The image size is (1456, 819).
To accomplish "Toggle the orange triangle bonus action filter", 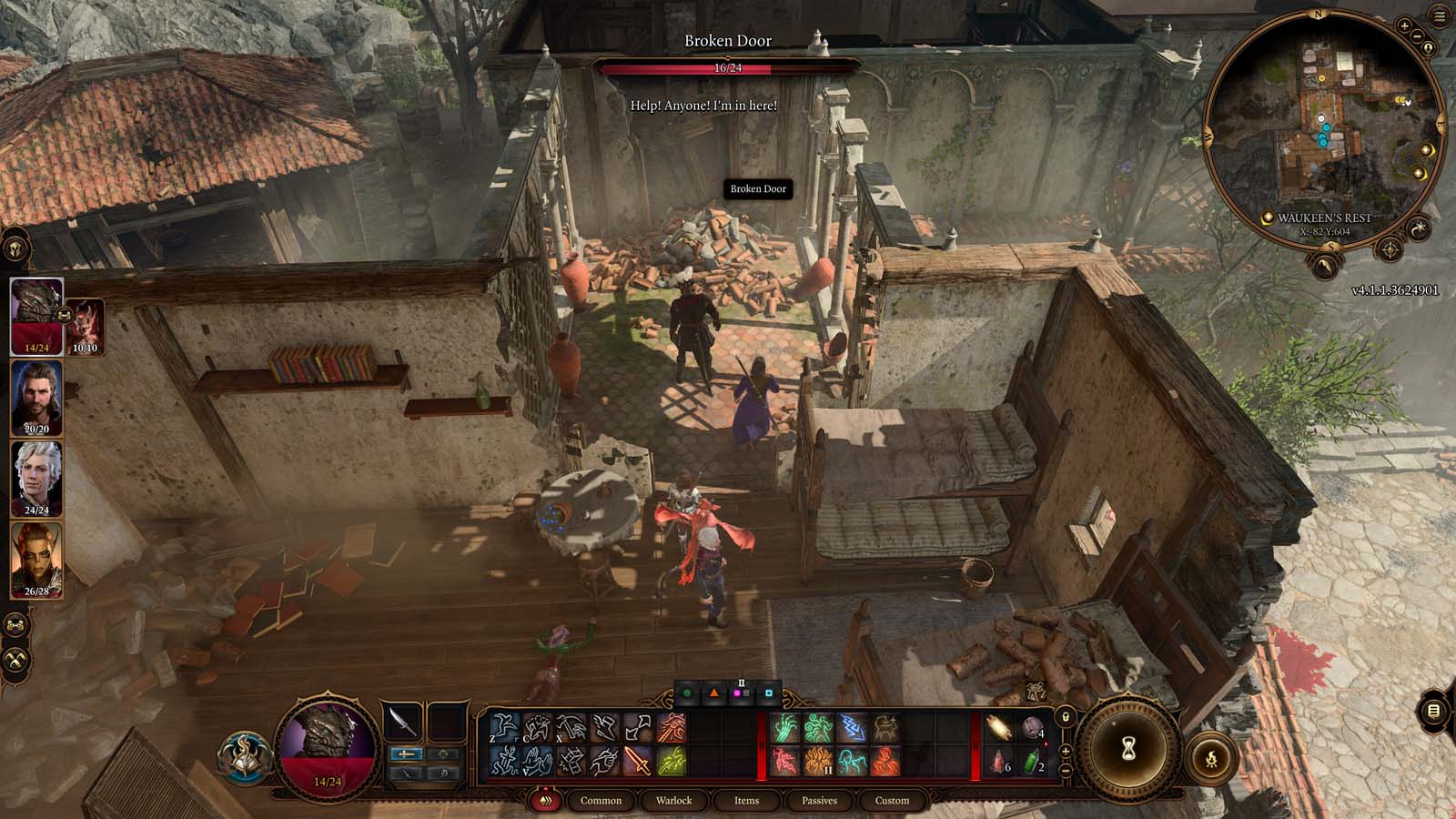I will tap(714, 693).
